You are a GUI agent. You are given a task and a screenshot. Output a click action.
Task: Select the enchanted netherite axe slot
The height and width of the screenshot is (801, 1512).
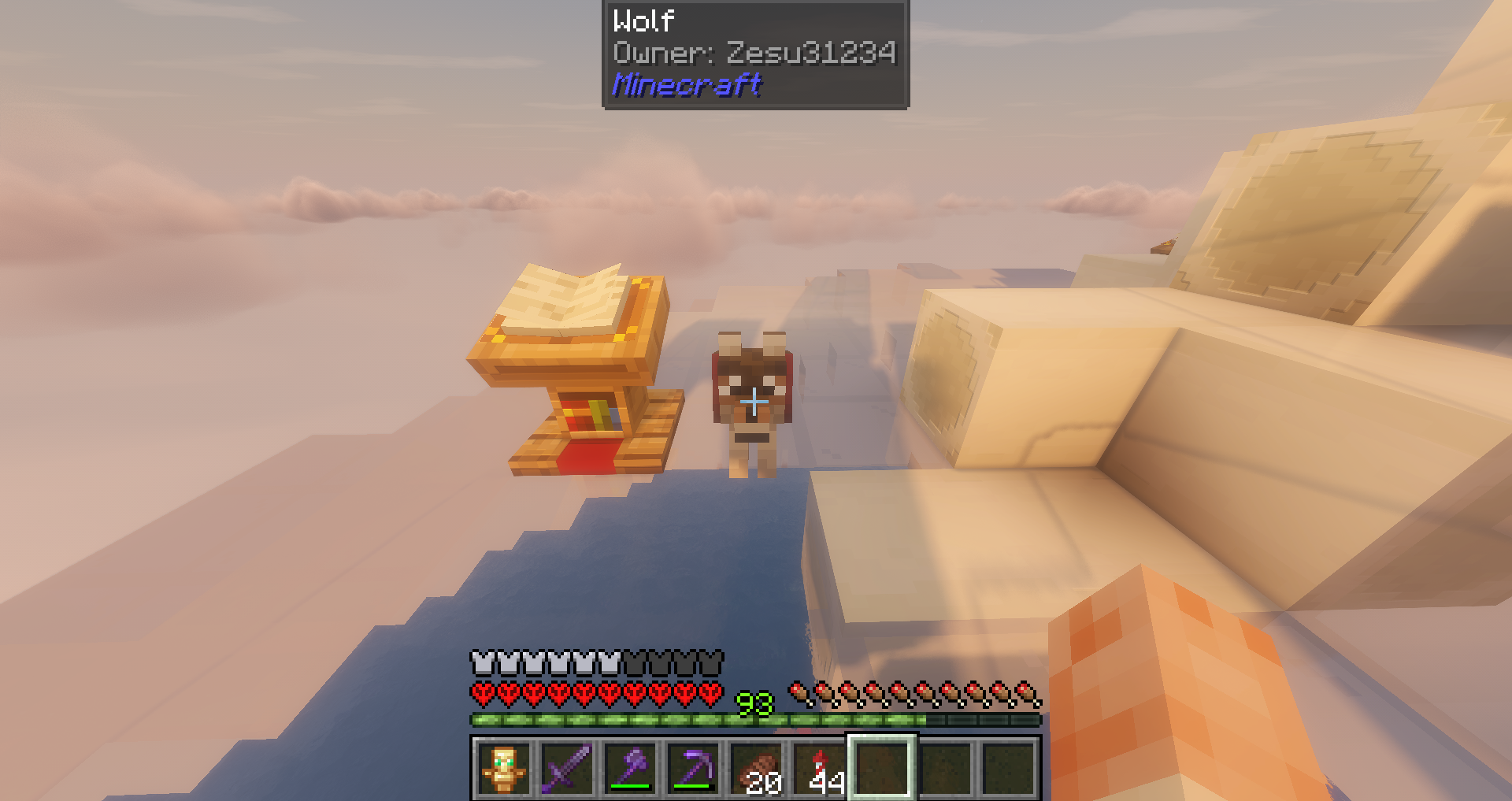click(x=630, y=768)
